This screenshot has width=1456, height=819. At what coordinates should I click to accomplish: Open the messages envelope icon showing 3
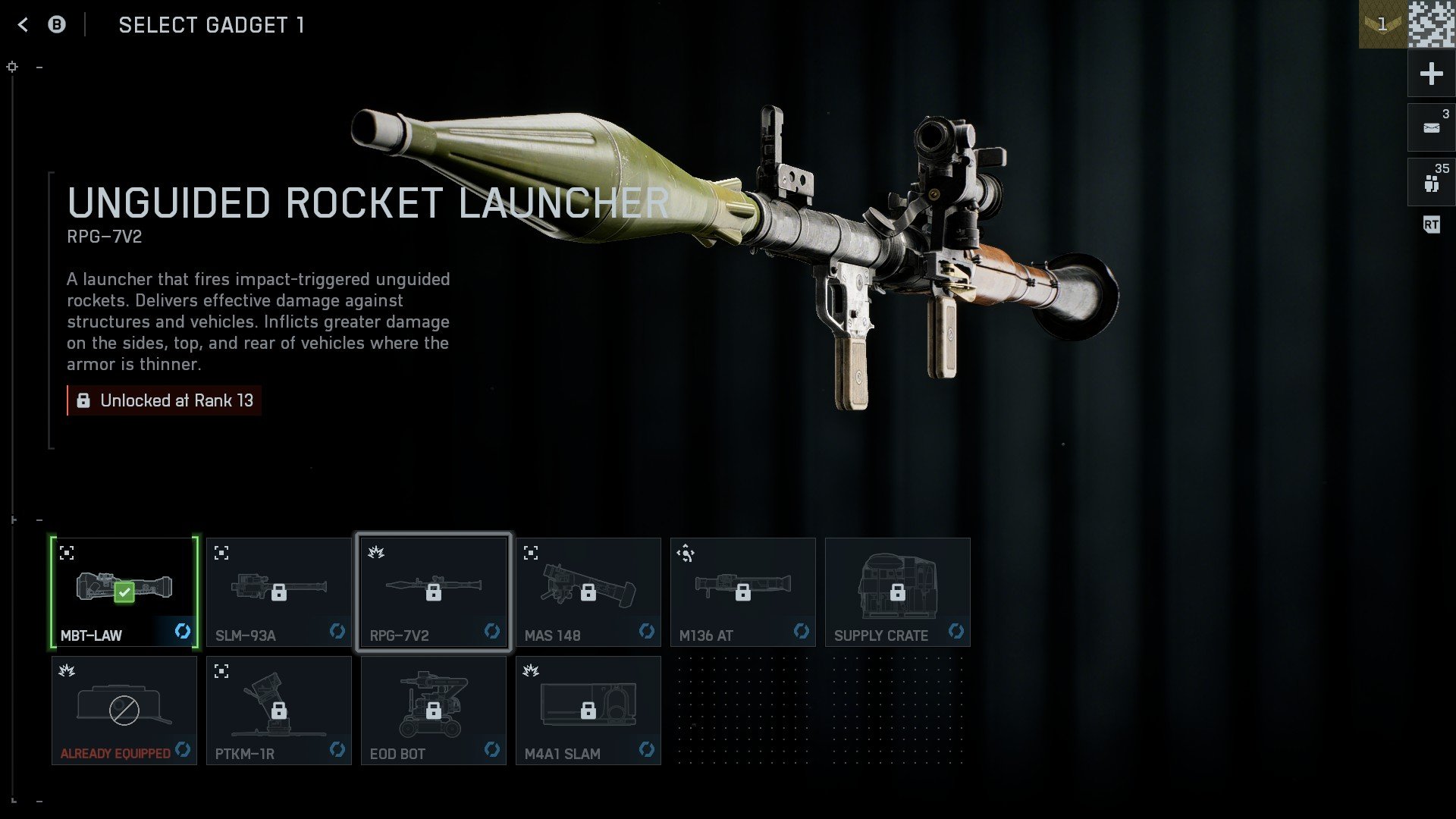click(x=1430, y=127)
